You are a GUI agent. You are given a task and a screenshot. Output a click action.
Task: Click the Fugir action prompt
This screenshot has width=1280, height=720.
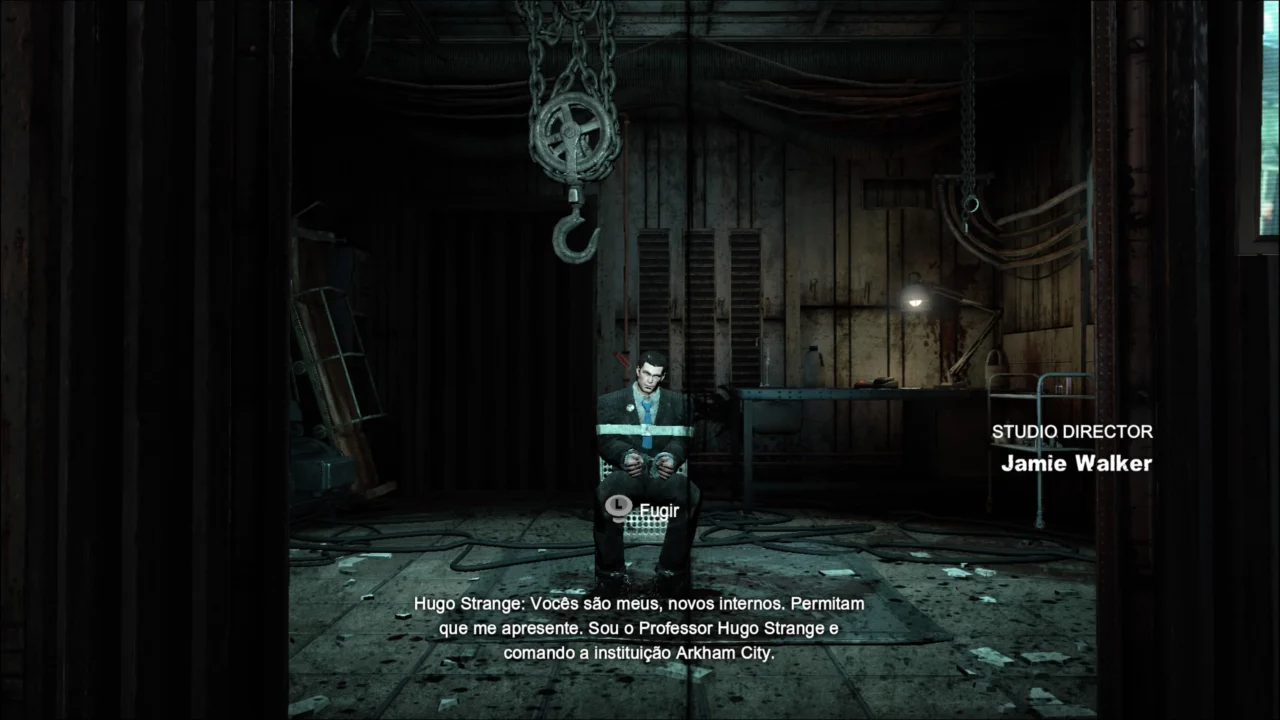pyautogui.click(x=659, y=510)
